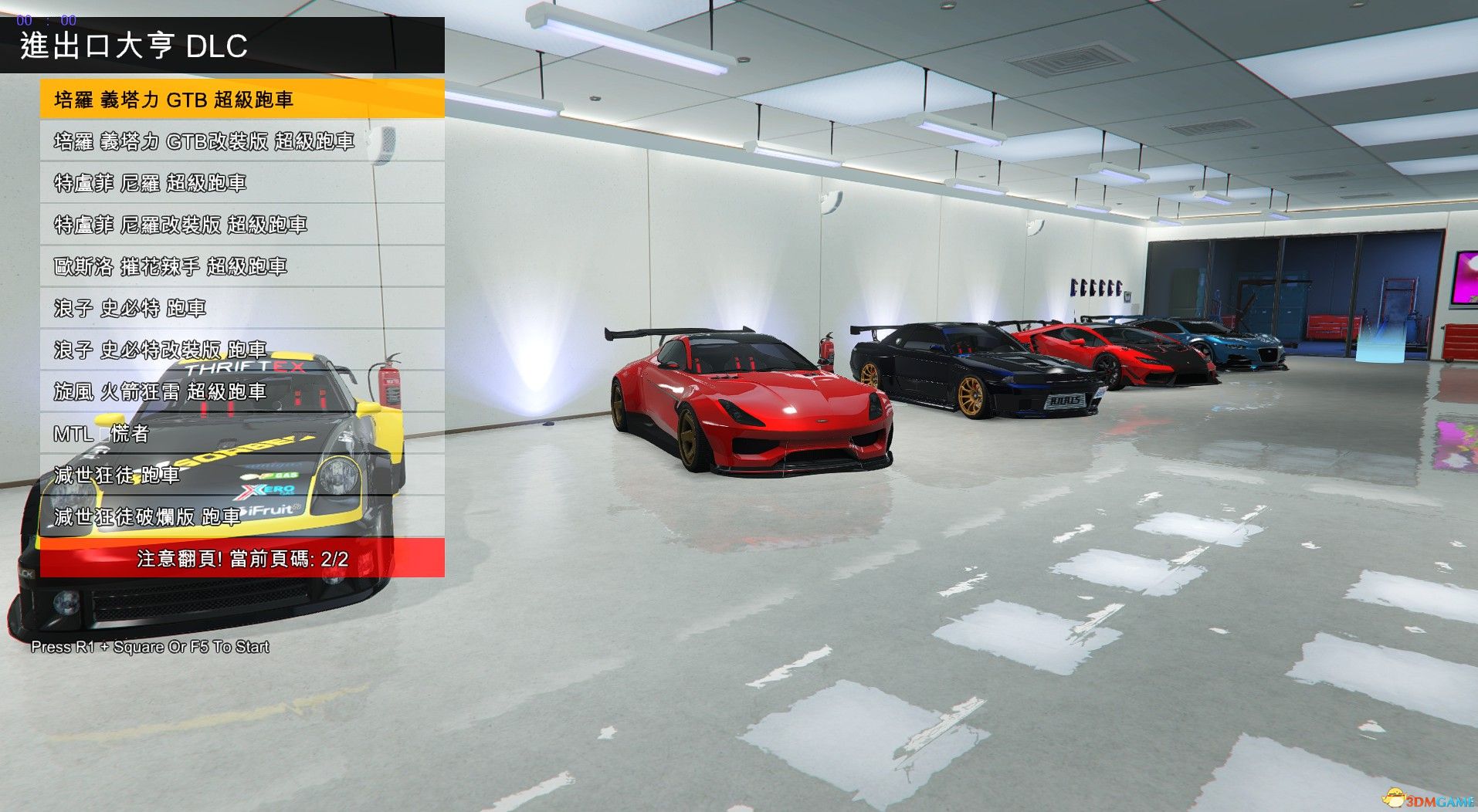Select 培羅 義塔力 GTB 超級跑車 entry
Screen dimensions: 1478x812
point(242,100)
